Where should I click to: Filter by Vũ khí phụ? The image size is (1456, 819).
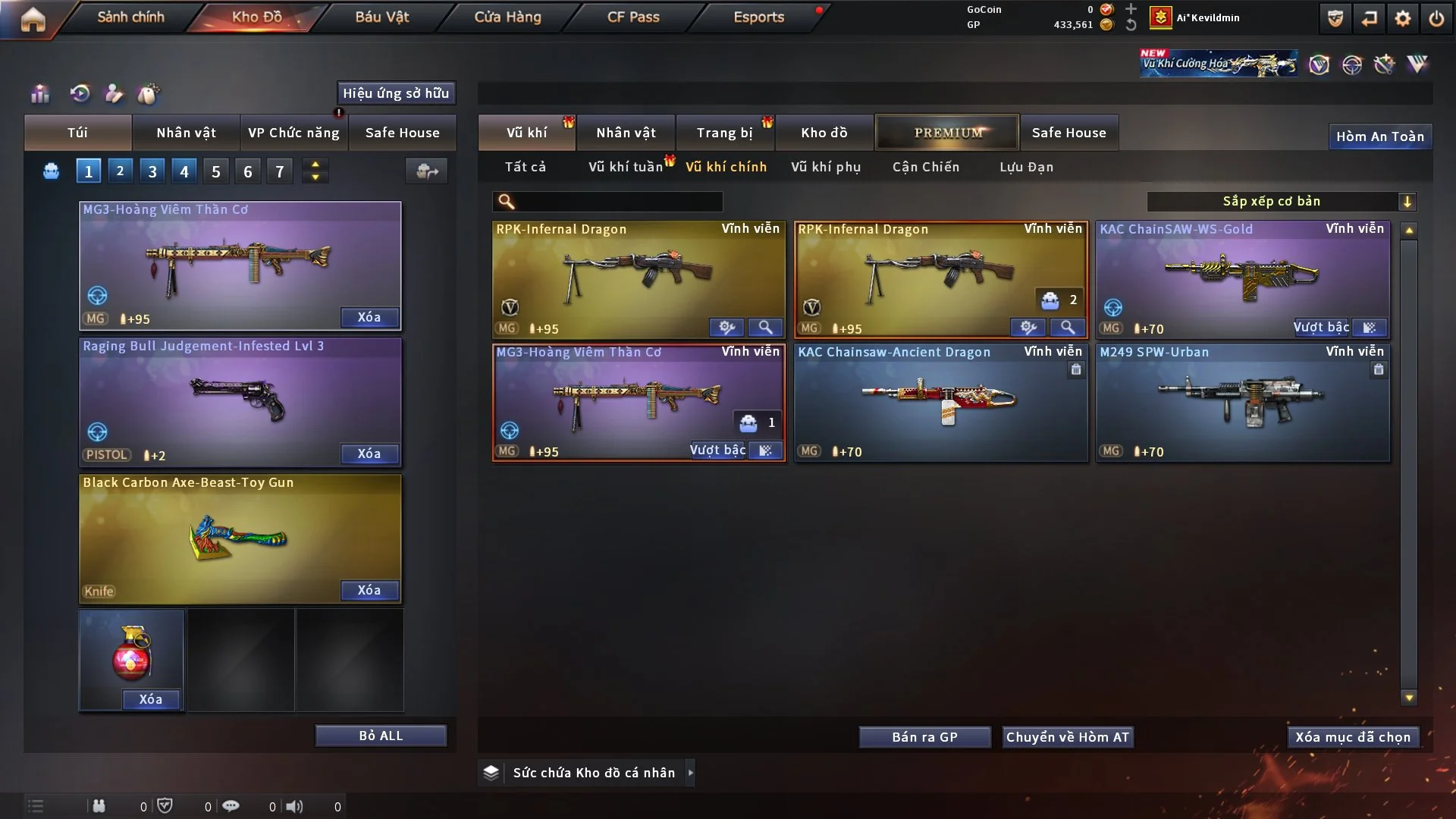point(826,167)
